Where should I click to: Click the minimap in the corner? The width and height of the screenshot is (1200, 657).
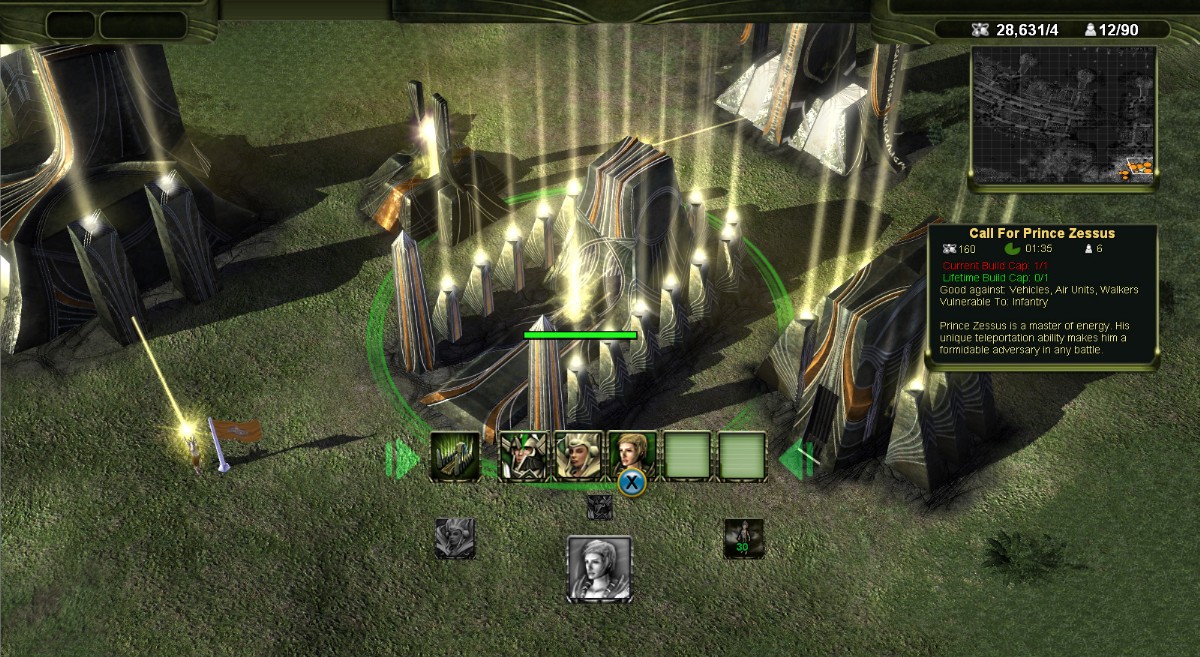(x=1063, y=117)
